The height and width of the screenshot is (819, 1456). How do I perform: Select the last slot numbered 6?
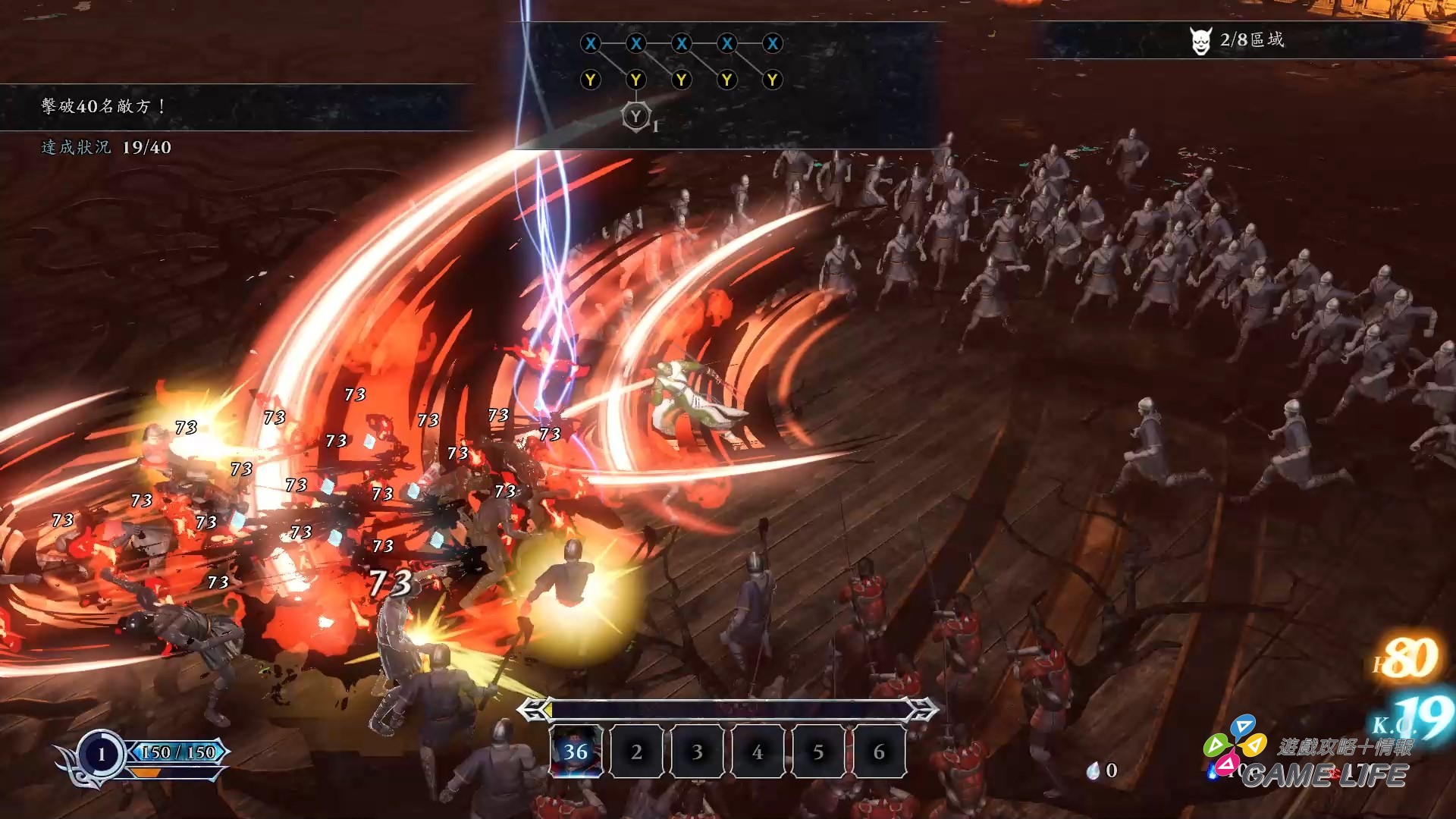click(879, 752)
